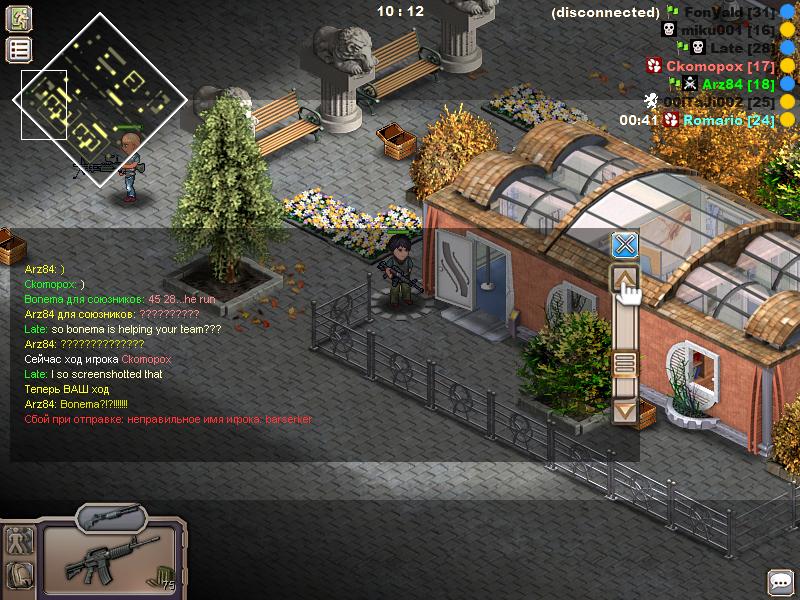This screenshot has width=800, height=600.
Task: Select player Romario in the player list
Action: click(728, 120)
